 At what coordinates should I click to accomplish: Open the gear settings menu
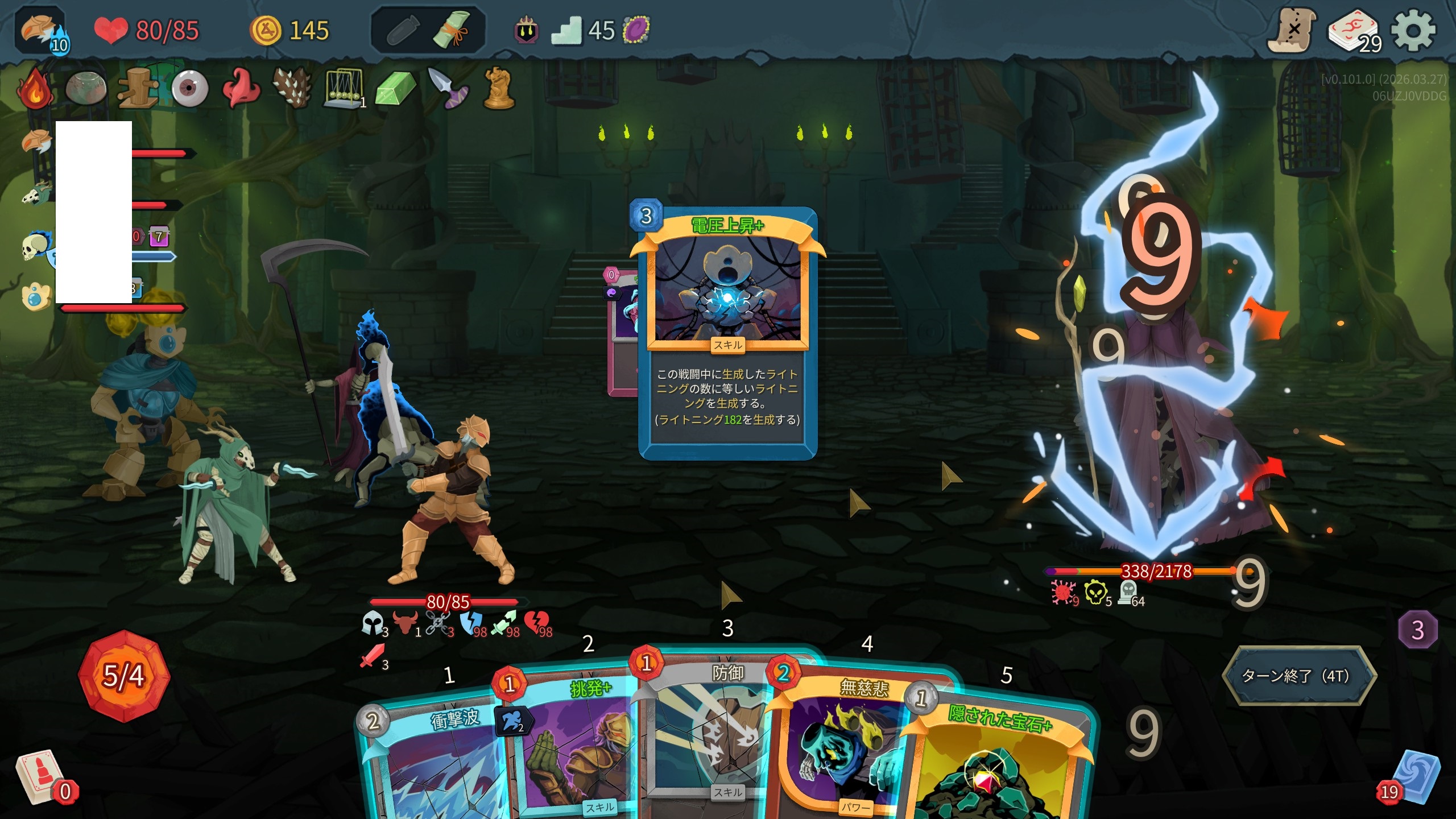point(1413,31)
